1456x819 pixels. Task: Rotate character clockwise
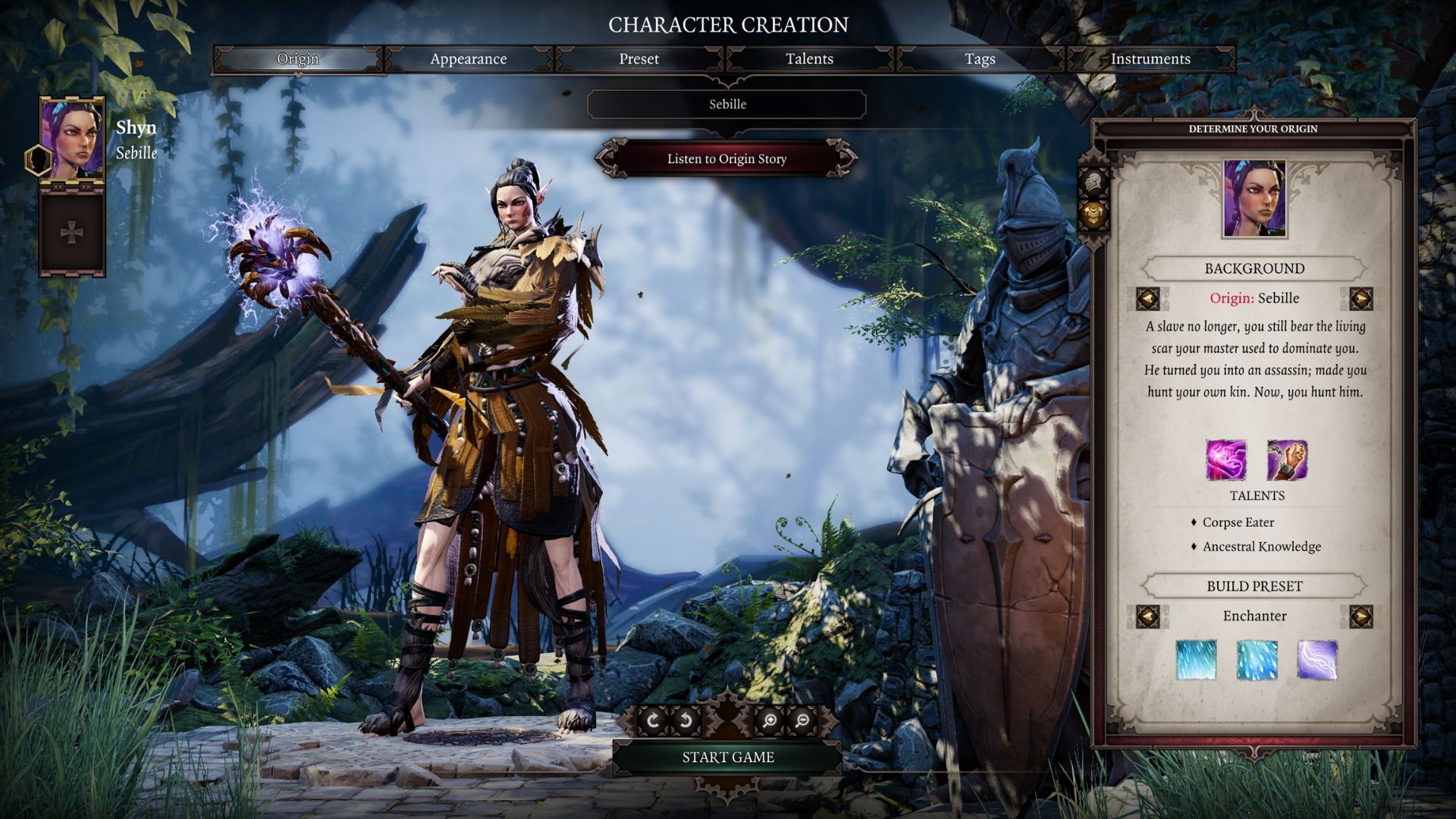pos(653,720)
